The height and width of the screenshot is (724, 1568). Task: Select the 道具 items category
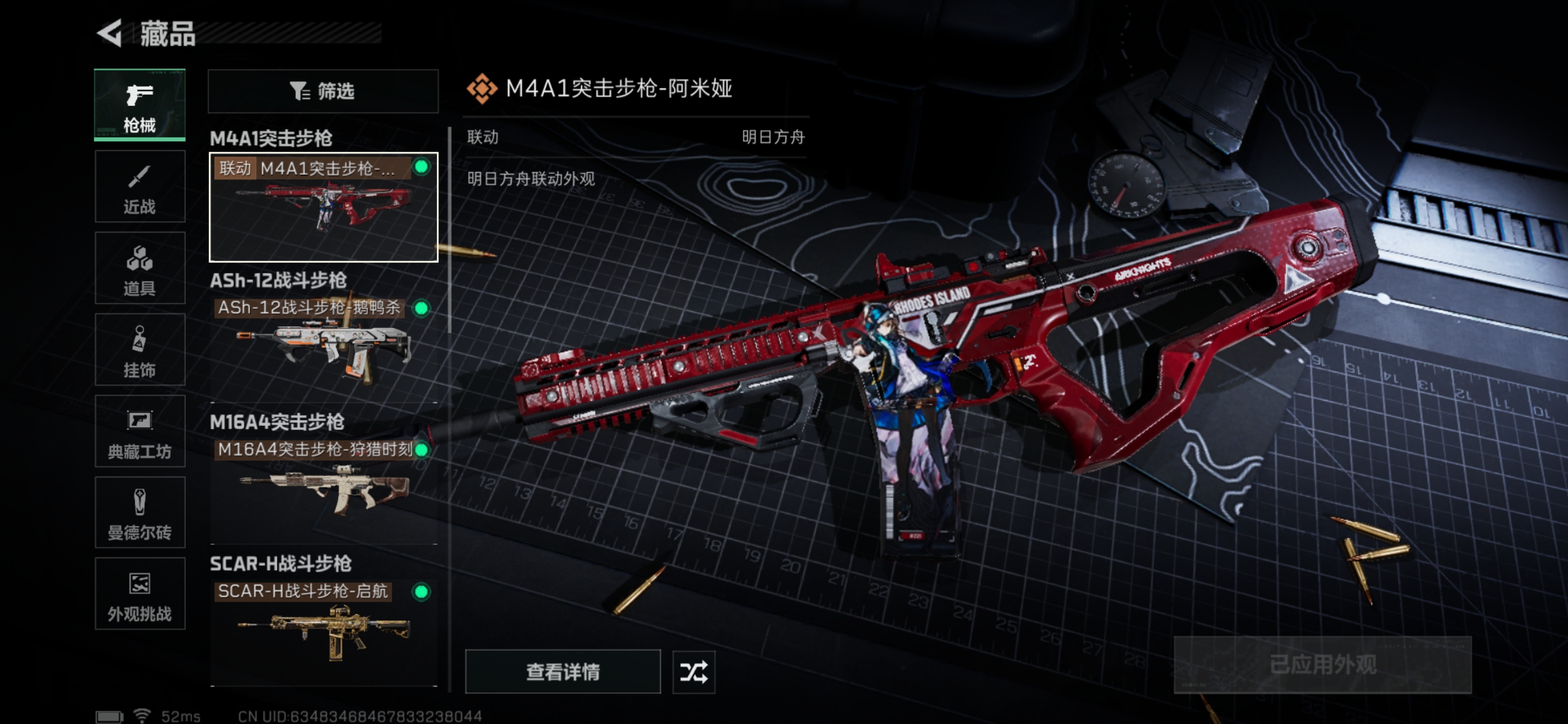pyautogui.click(x=139, y=268)
